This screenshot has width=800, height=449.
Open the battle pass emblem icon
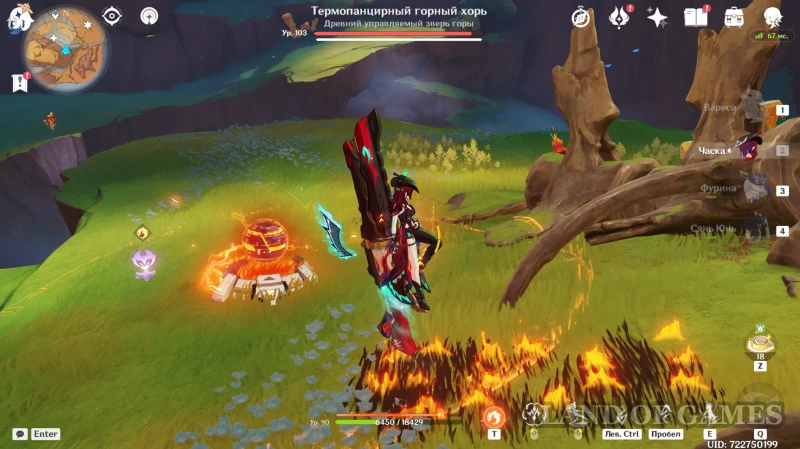619,17
